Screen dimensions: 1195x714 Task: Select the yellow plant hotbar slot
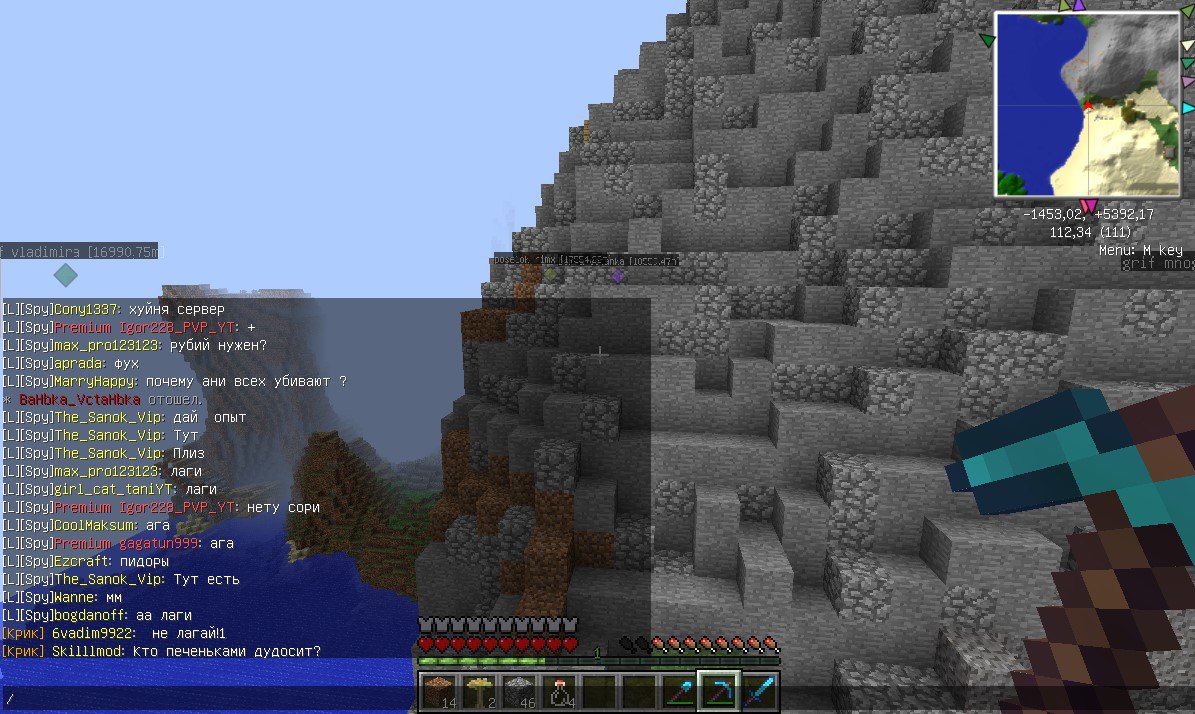pos(478,690)
